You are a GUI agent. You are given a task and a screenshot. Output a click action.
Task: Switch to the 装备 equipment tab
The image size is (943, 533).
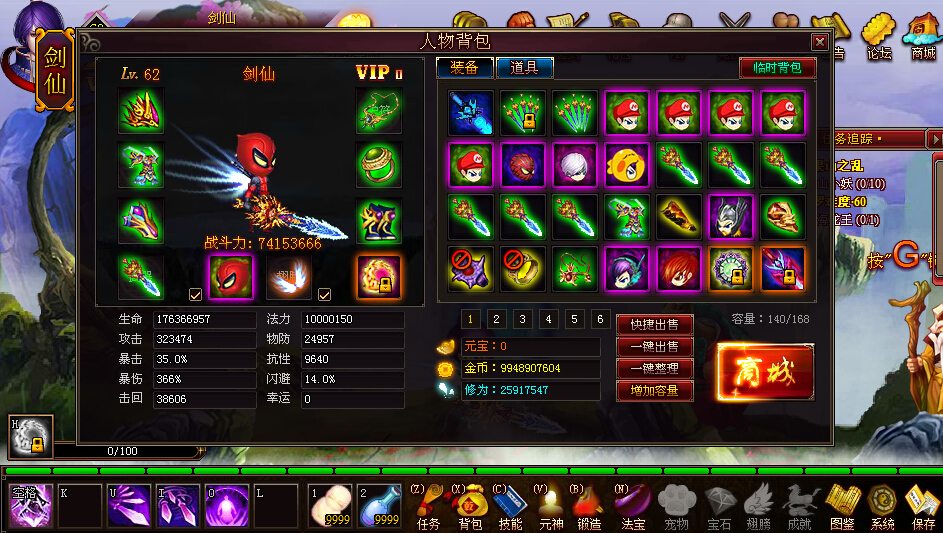(464, 68)
